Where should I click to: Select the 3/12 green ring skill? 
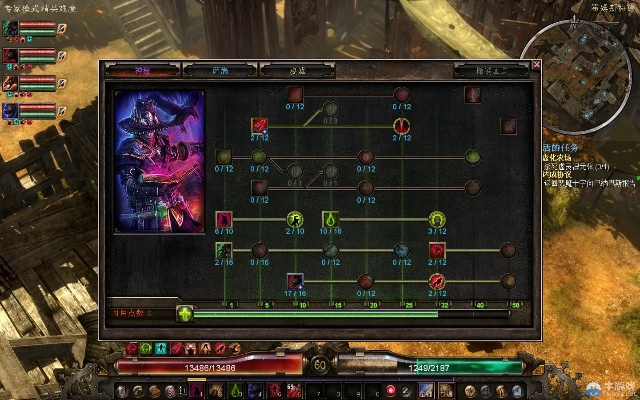pos(437,219)
